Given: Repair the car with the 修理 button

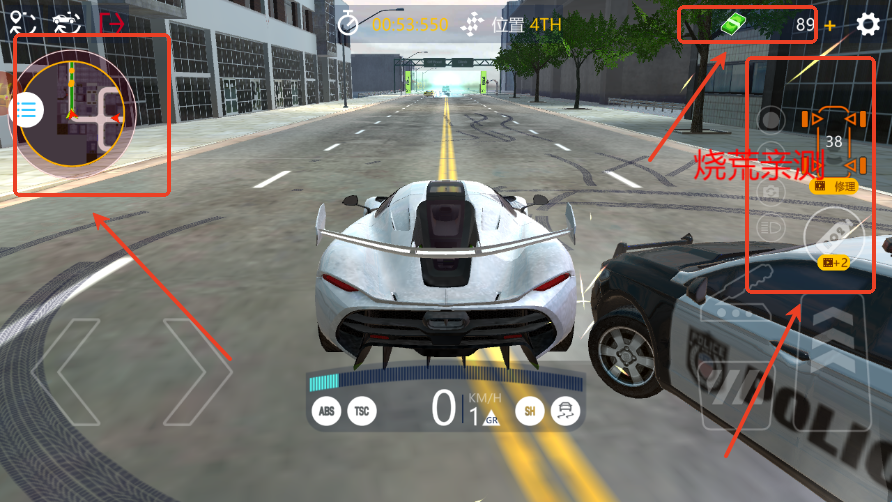Looking at the screenshot, I should click(x=834, y=186).
